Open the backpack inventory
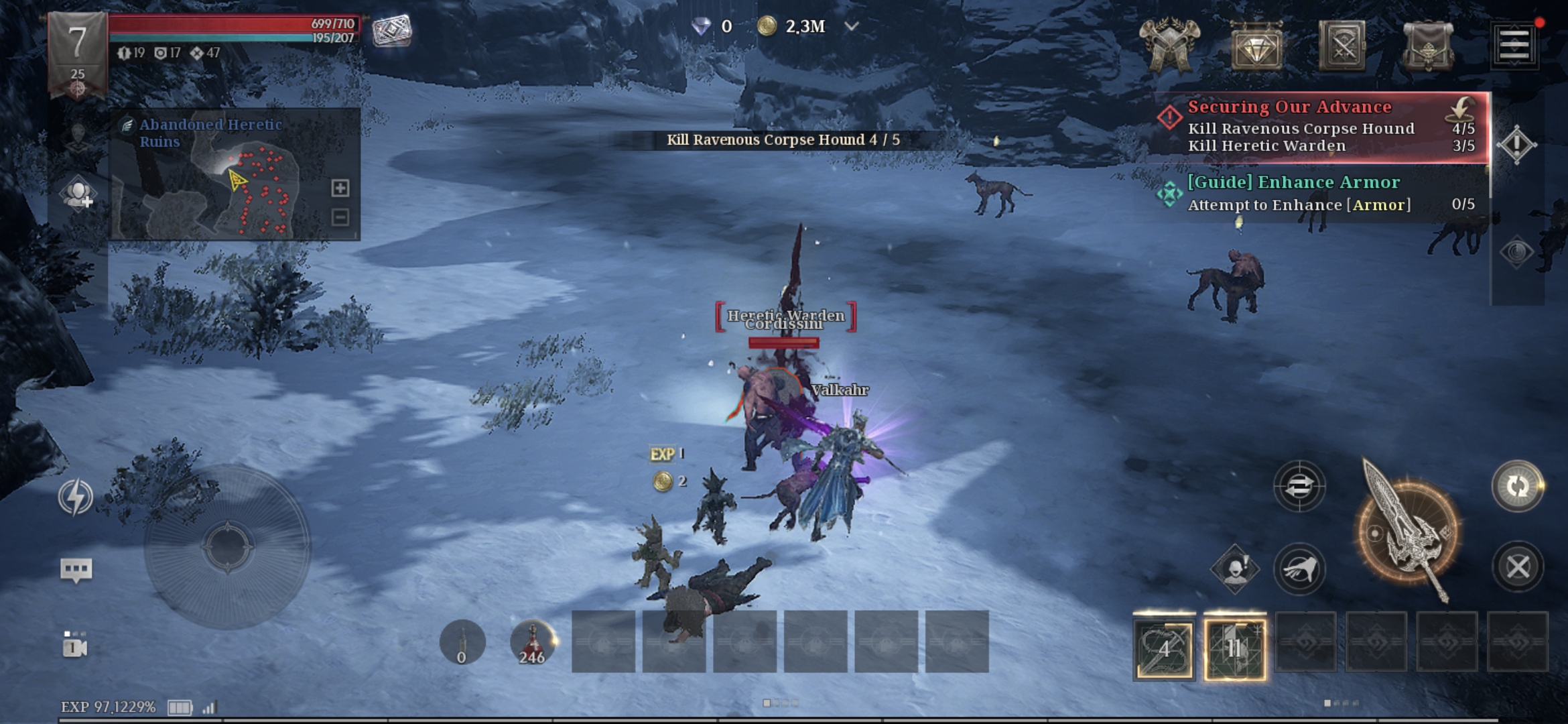Screen dimensions: 1568x724 (1428, 46)
